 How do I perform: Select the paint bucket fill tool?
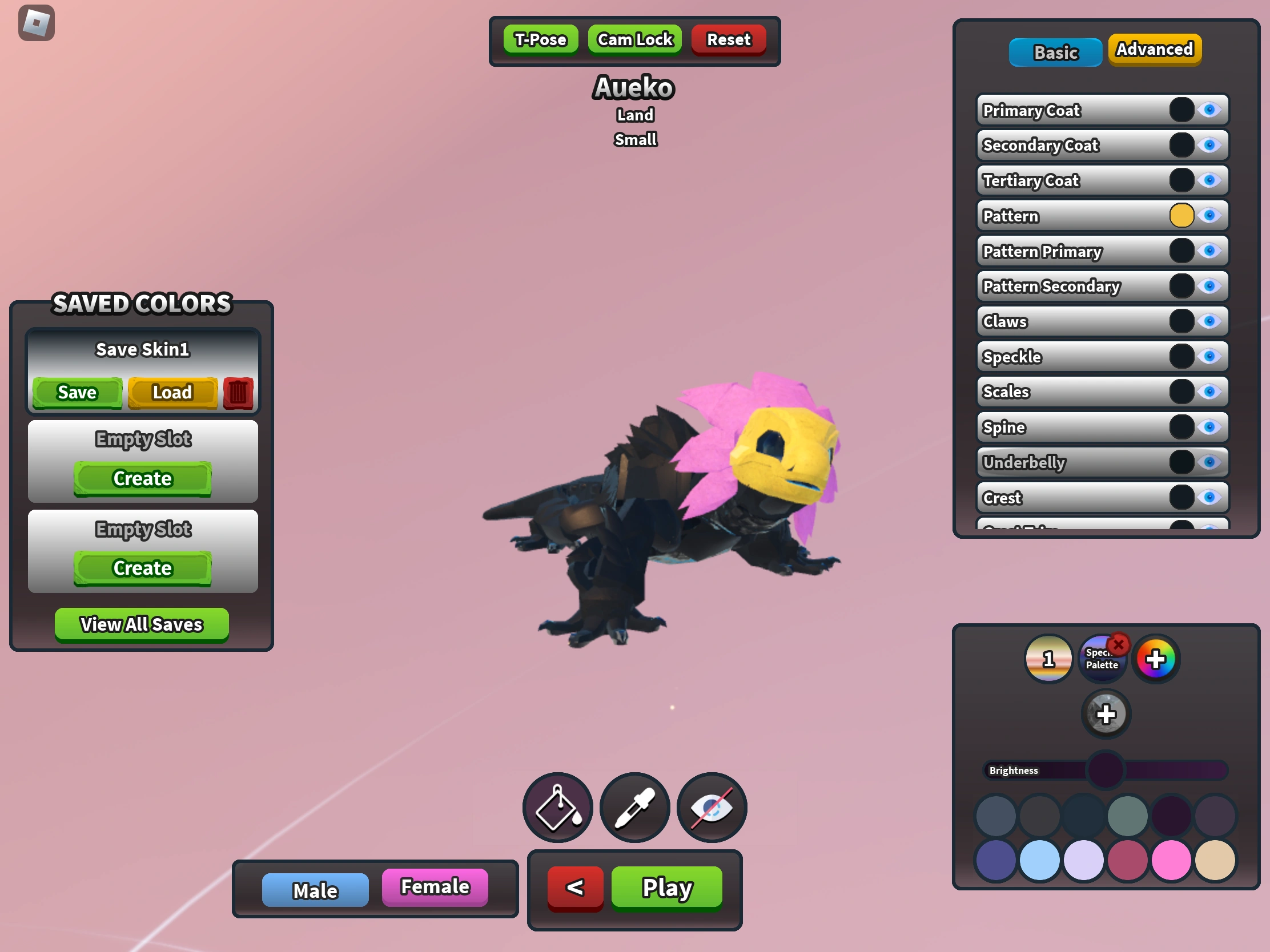556,808
